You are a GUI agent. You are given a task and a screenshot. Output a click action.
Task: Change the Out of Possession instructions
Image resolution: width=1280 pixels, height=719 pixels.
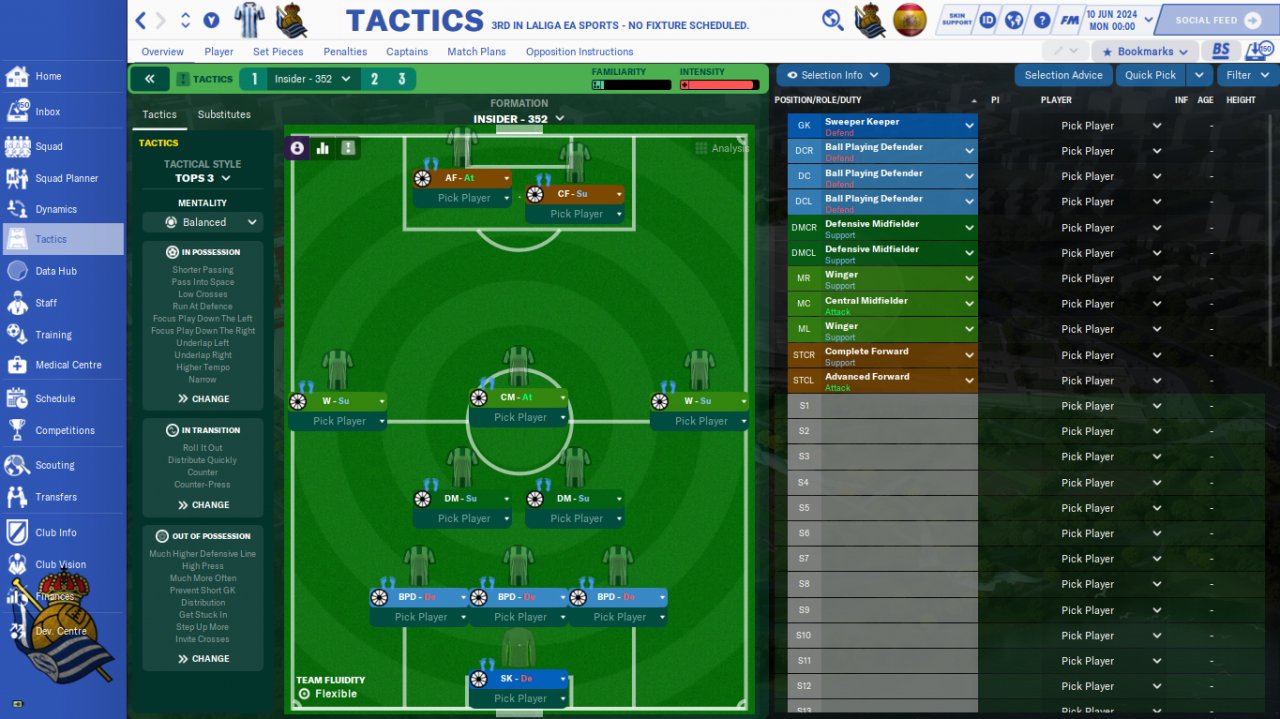click(203, 659)
